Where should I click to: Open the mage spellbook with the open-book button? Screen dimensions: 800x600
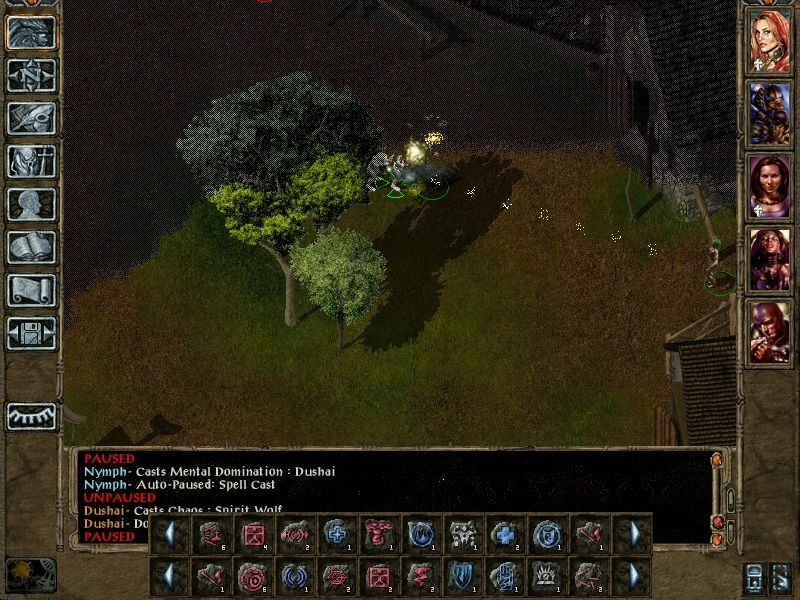coord(31,247)
